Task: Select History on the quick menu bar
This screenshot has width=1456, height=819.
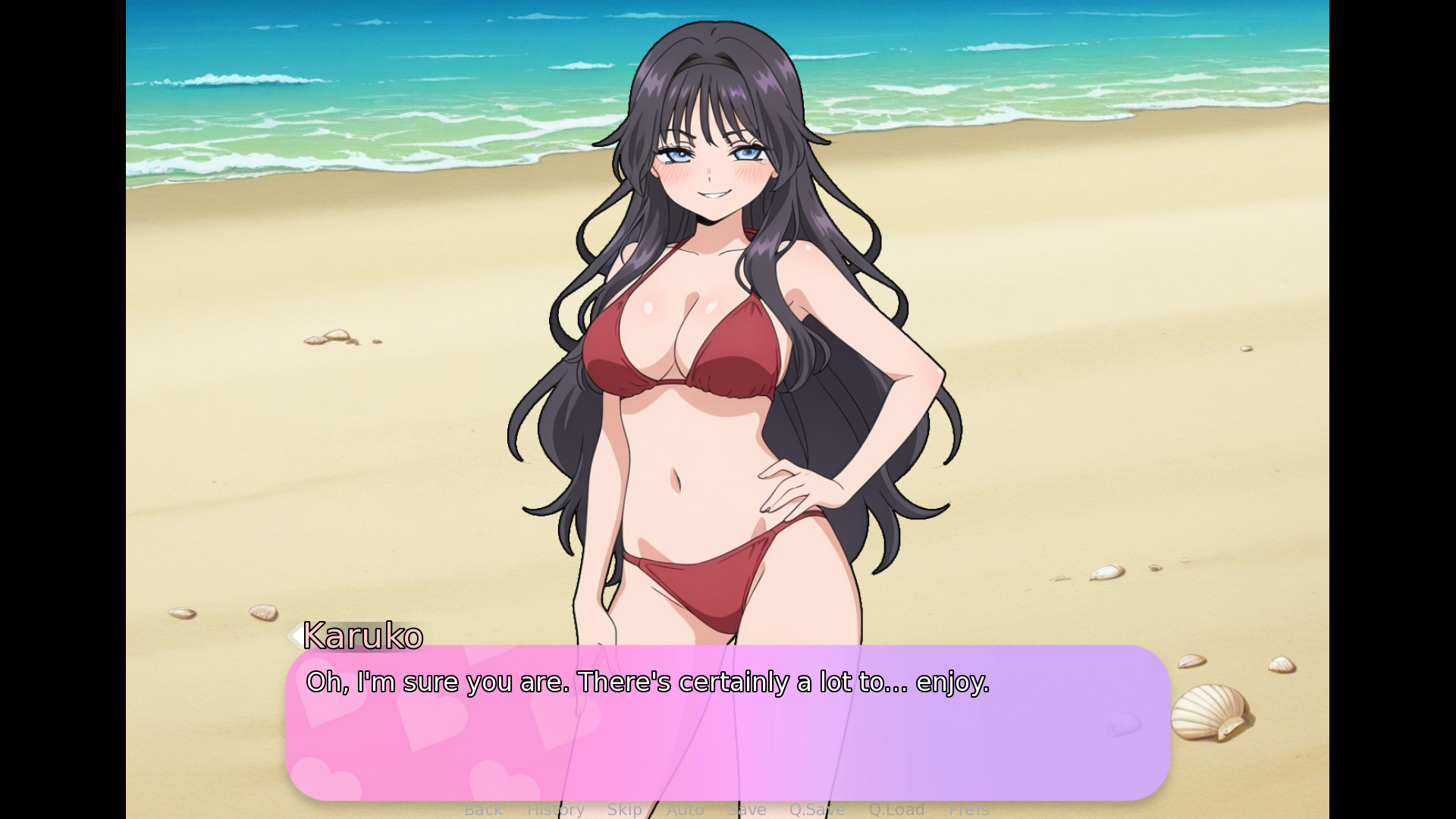Action: coord(555,809)
